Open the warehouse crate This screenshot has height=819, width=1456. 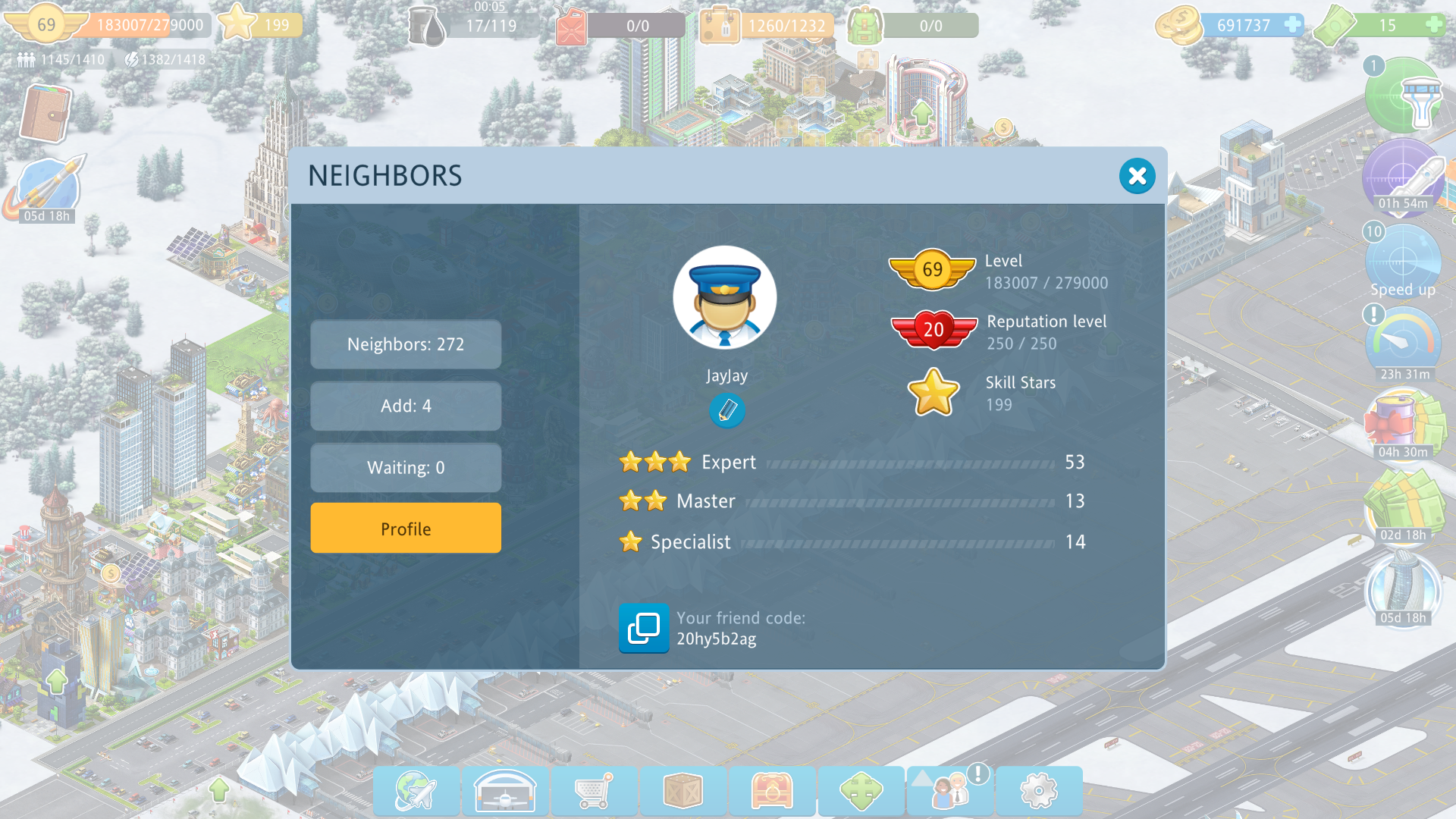pos(682,791)
